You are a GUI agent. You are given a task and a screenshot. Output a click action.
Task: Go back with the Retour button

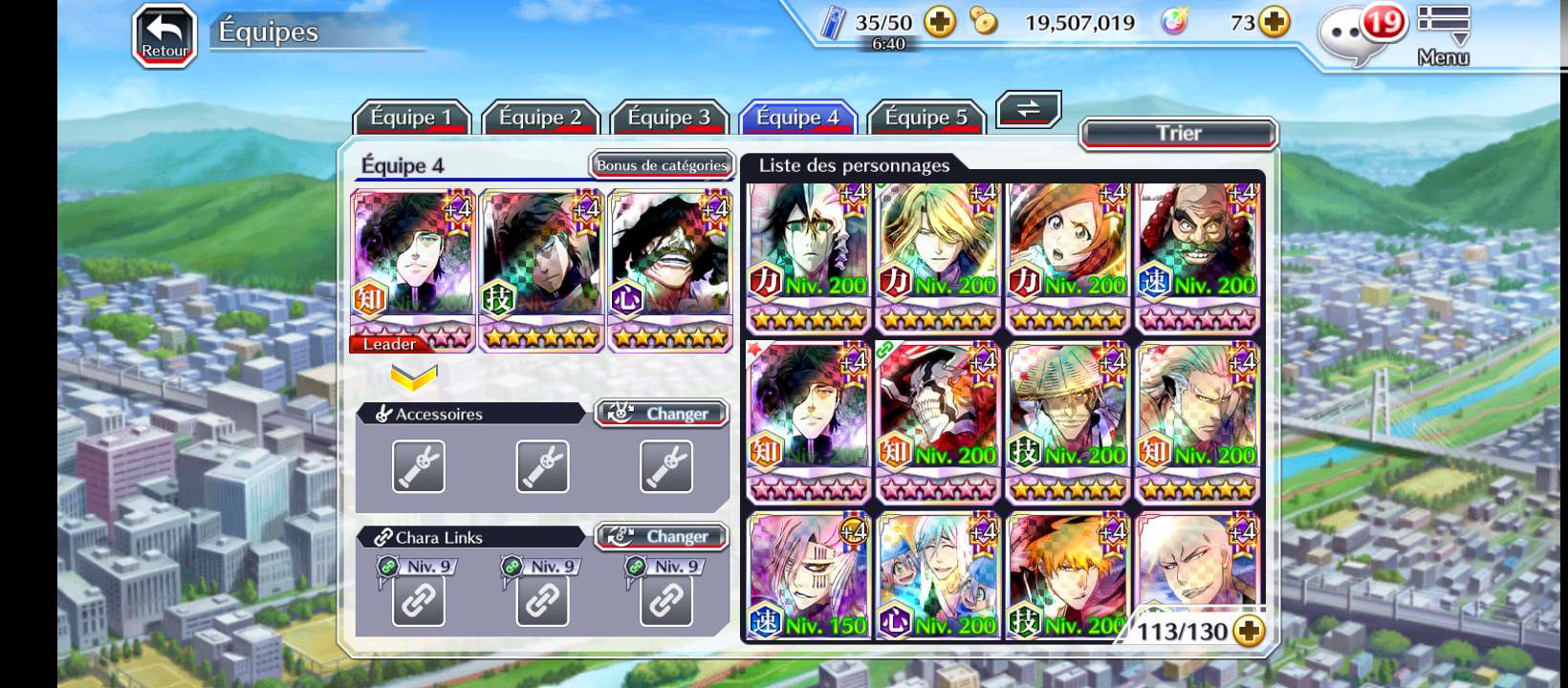[x=164, y=36]
